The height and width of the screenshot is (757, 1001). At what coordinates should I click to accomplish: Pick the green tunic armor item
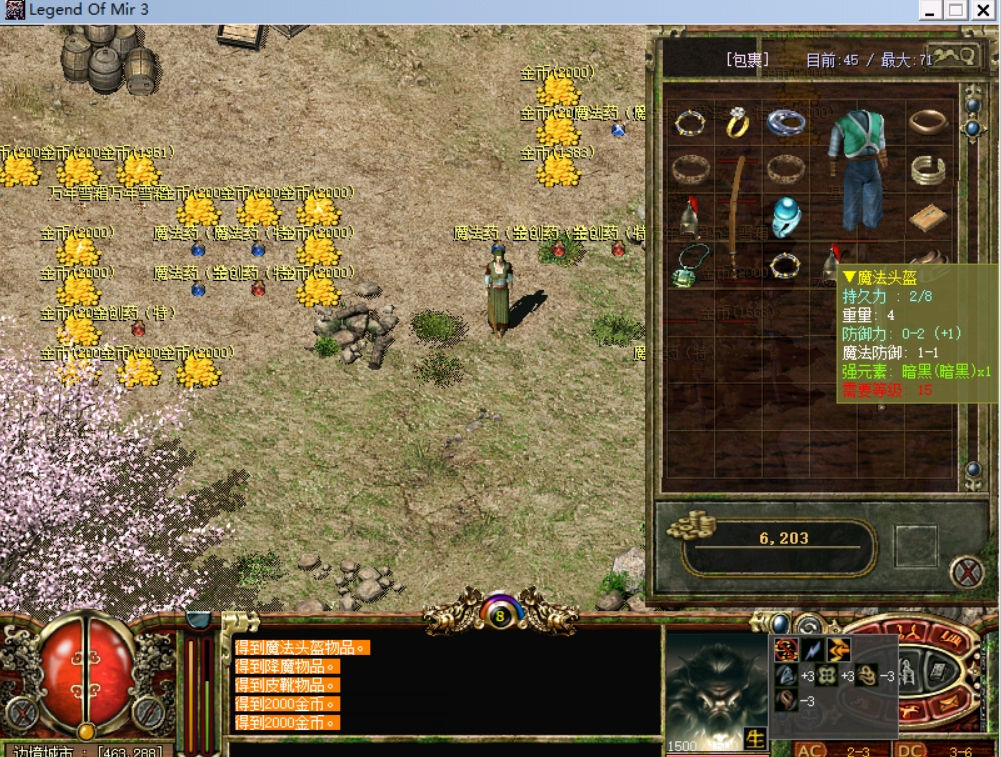click(x=859, y=170)
